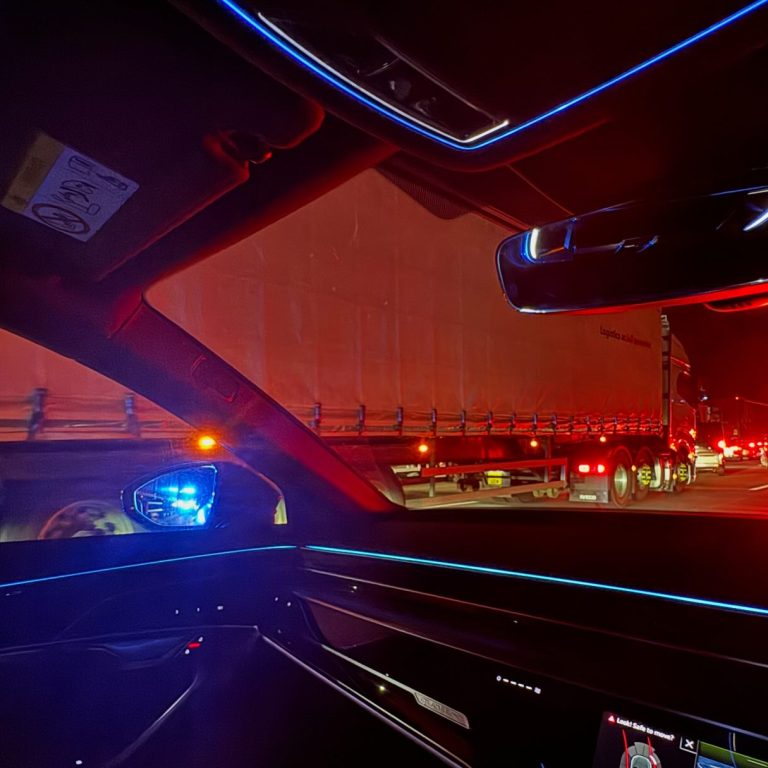Close the "Look! Safe to move?" warning

click(689, 743)
